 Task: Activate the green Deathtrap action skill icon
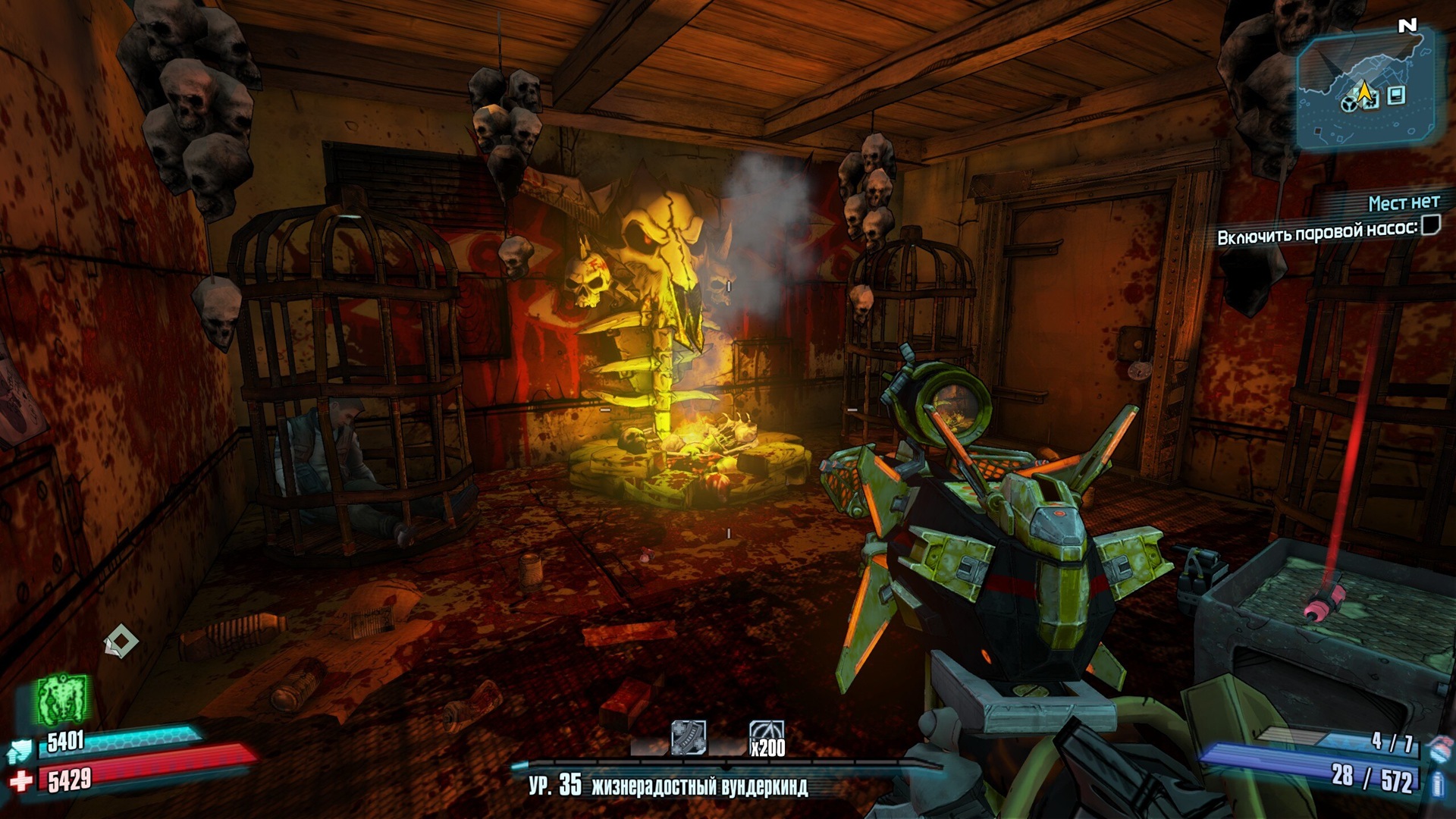pyautogui.click(x=62, y=698)
